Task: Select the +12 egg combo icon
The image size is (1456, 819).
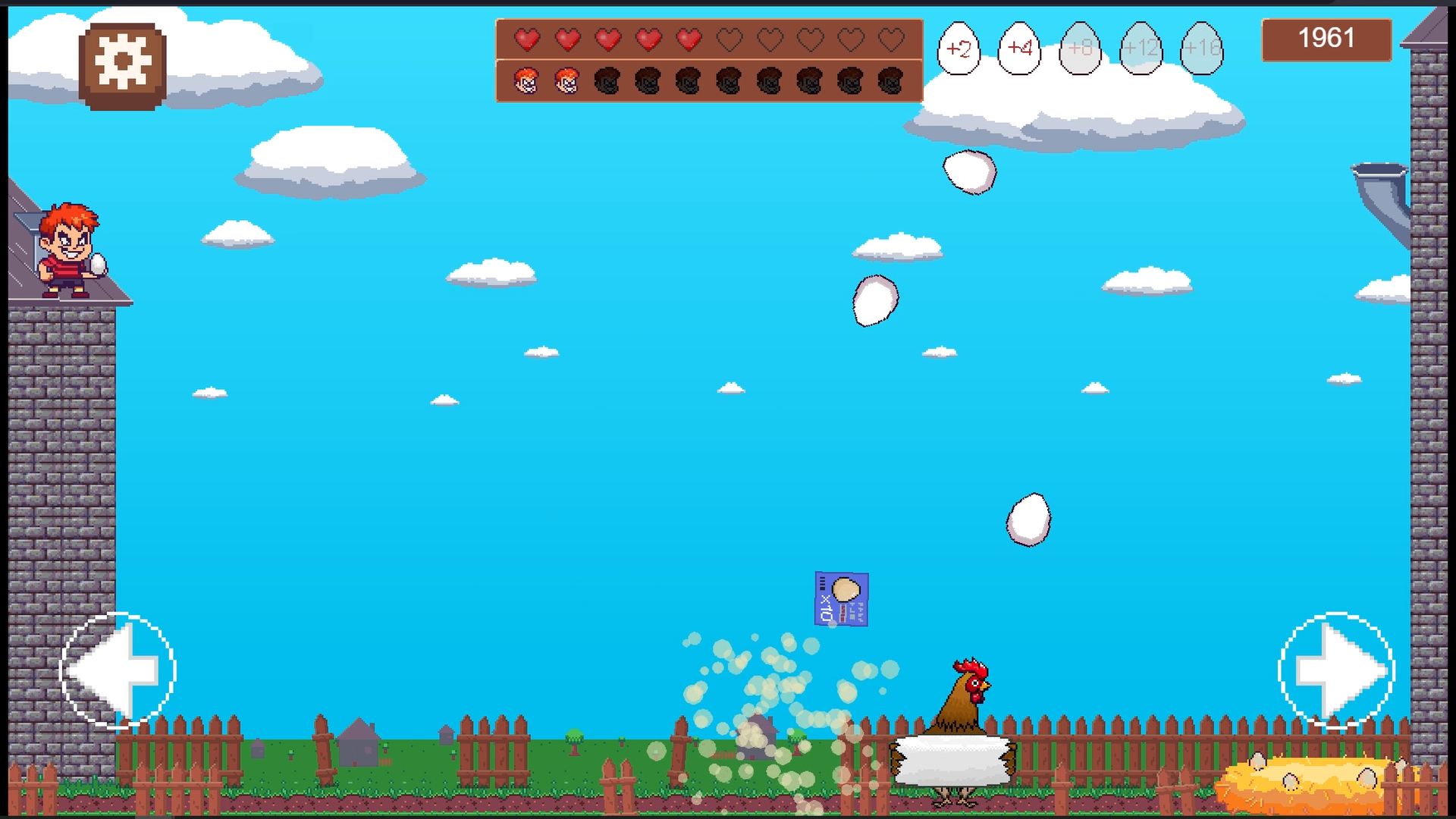Action: (1141, 49)
